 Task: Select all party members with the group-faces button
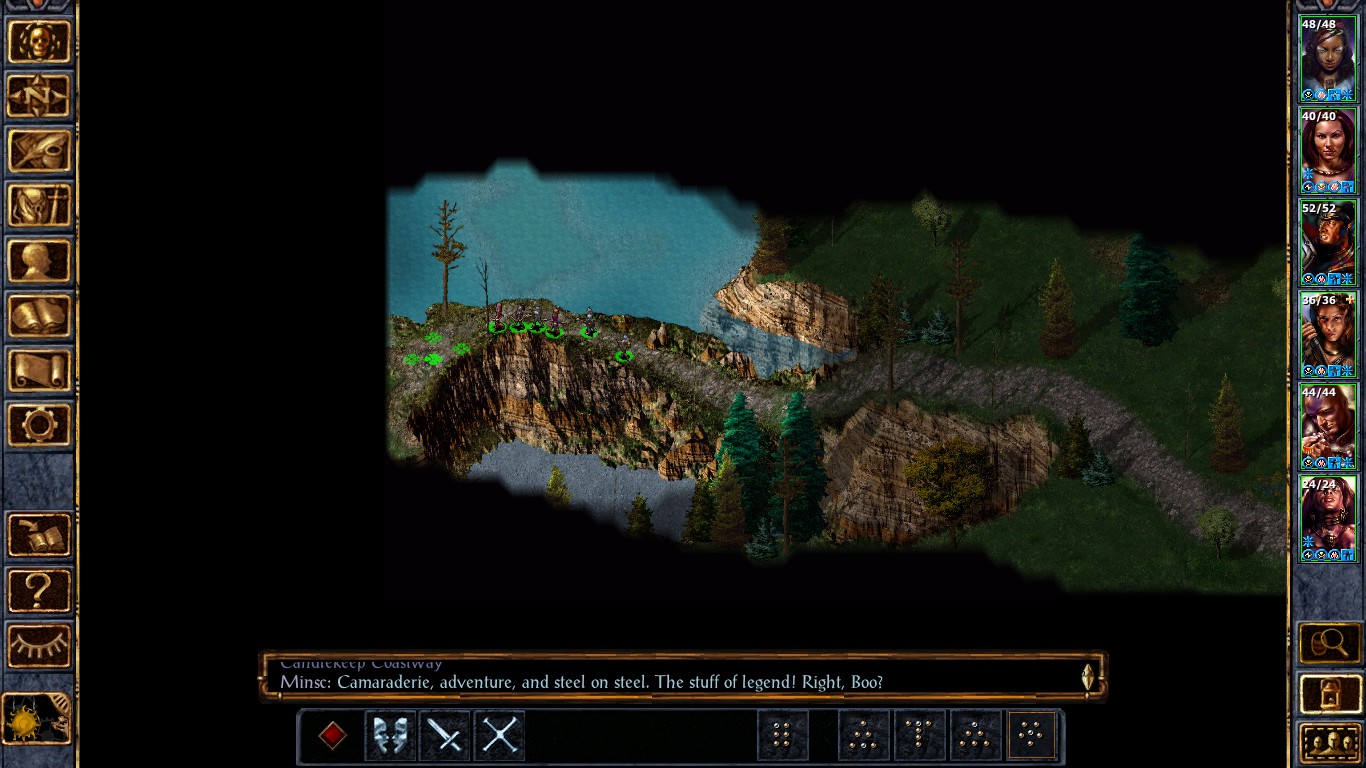(1330, 743)
